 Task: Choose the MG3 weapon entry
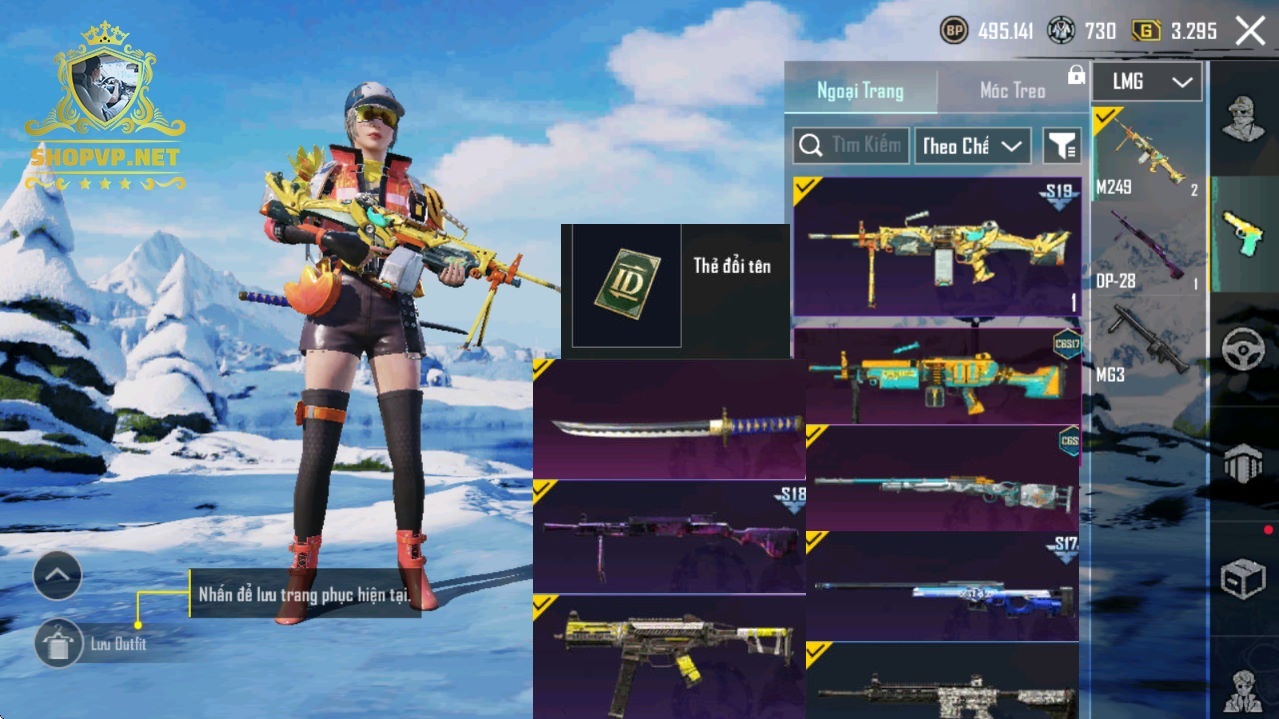[x=1147, y=346]
